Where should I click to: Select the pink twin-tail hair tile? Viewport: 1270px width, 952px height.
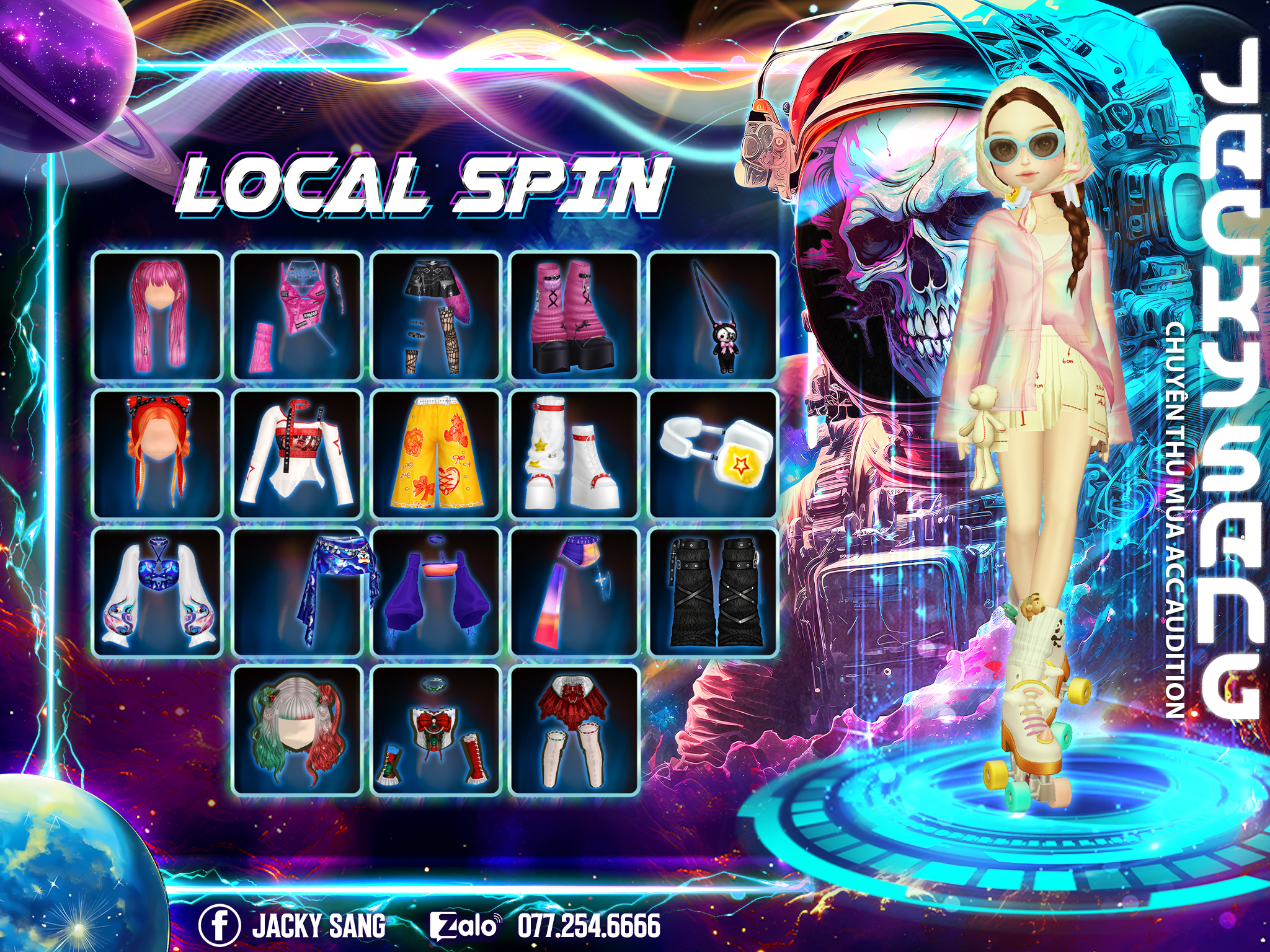click(158, 316)
